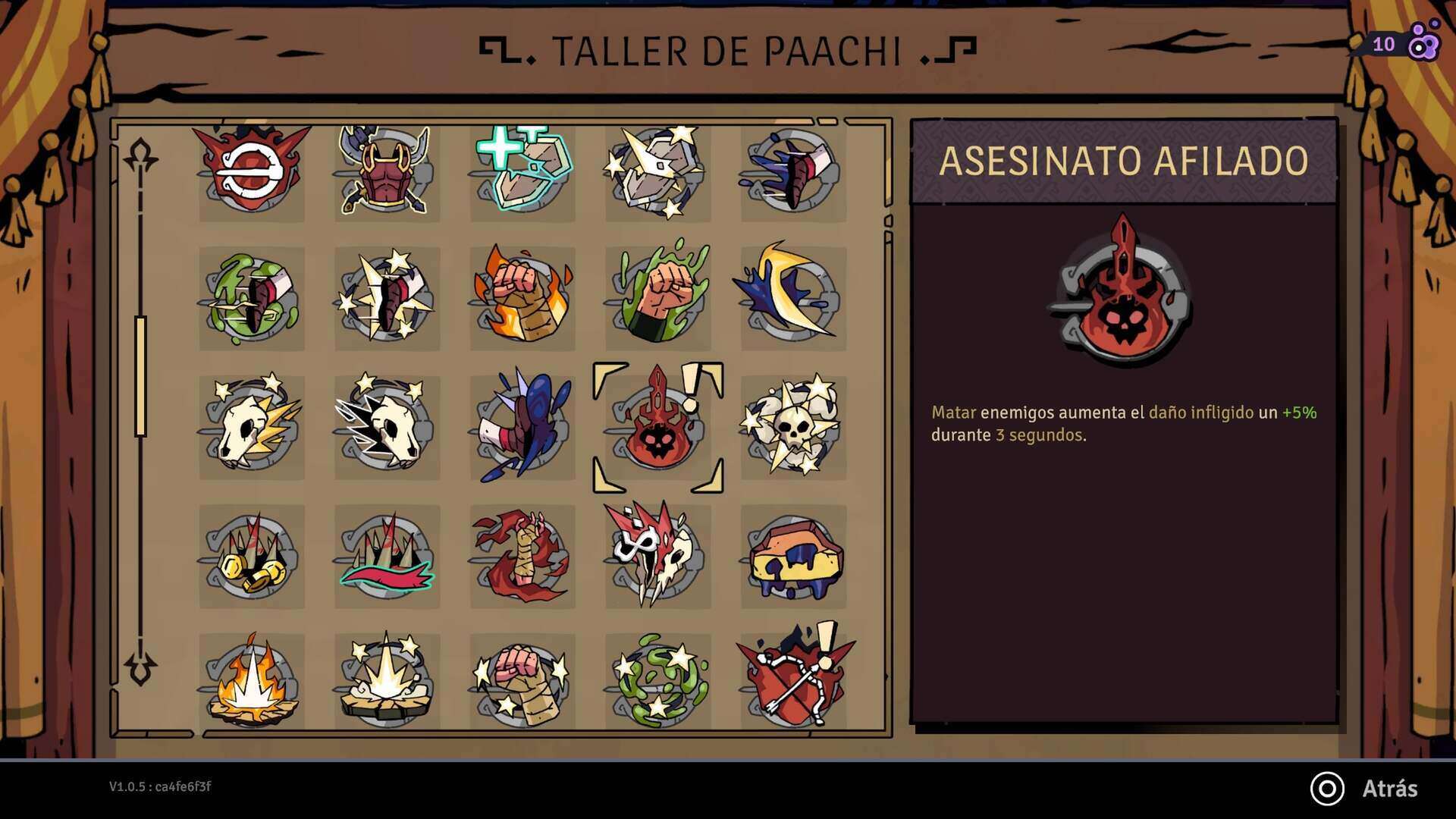Select the yellow crescent slash upgrade
Viewport: 1456px width, 819px height.
792,298
